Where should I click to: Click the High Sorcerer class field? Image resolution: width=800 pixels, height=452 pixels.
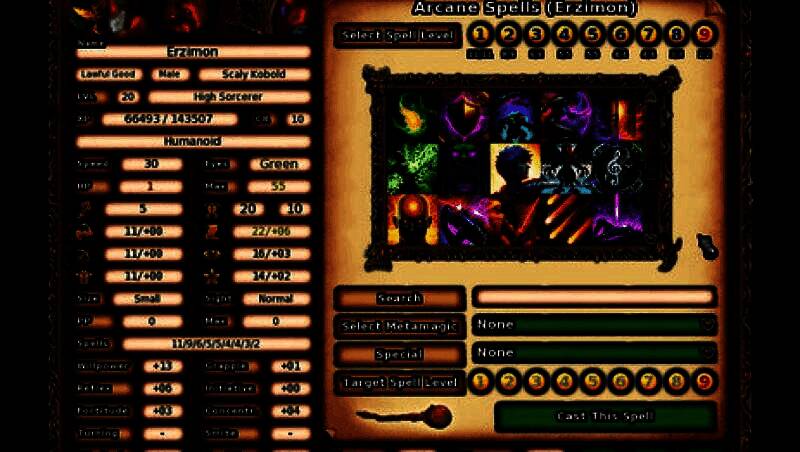point(228,97)
